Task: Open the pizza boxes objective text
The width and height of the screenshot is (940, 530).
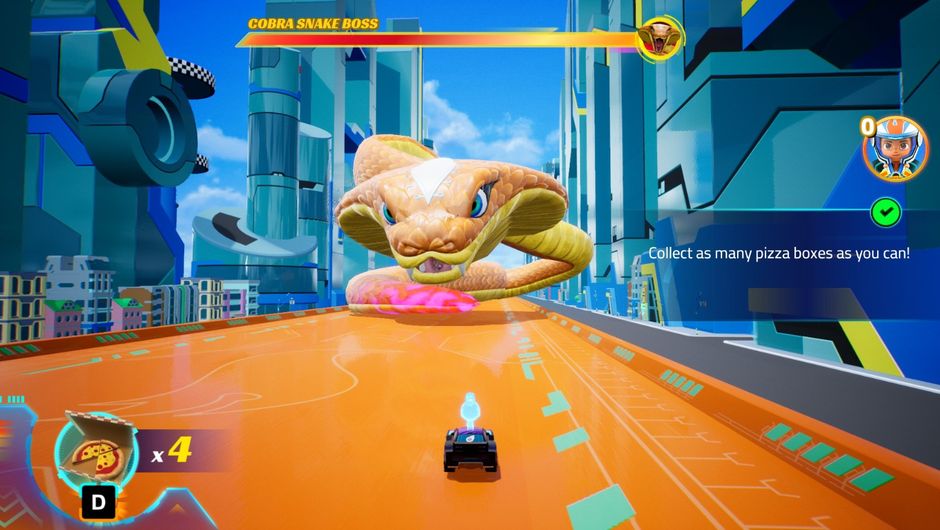Action: click(x=779, y=254)
